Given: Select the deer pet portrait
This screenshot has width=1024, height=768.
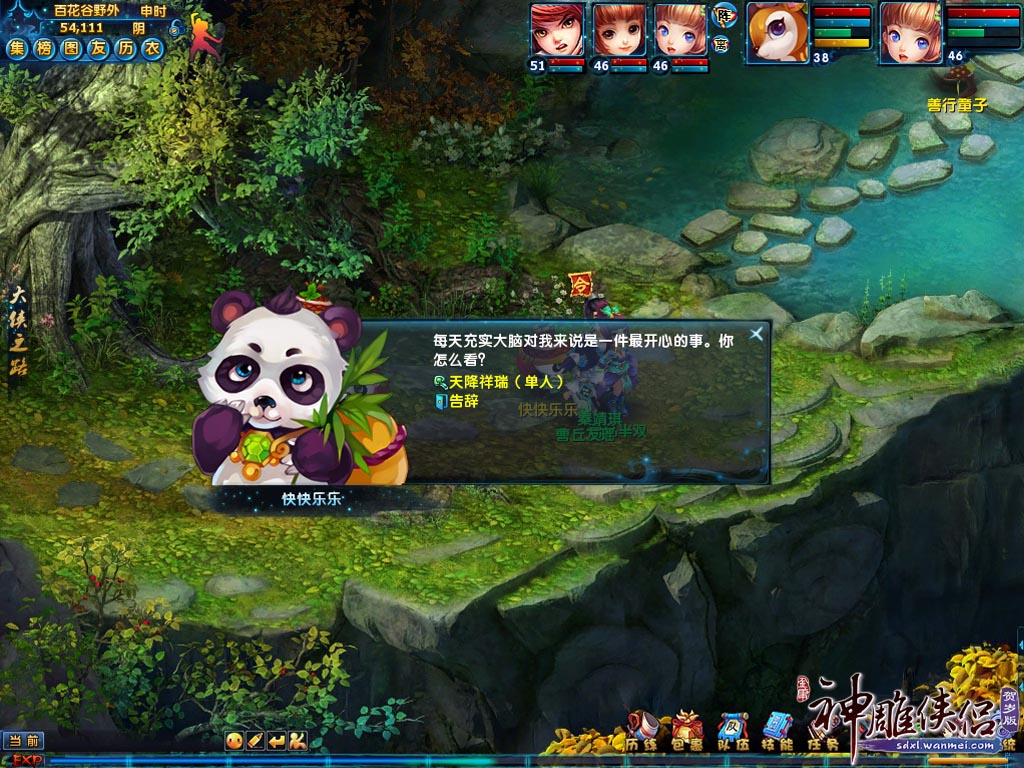Looking at the screenshot, I should tap(777, 31).
